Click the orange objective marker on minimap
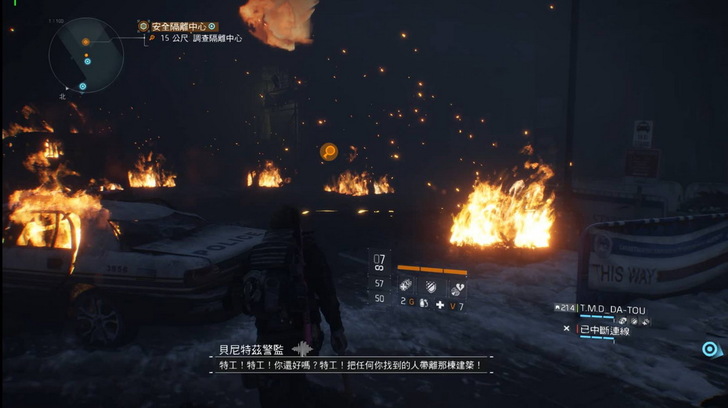The image size is (728, 408). tap(86, 42)
